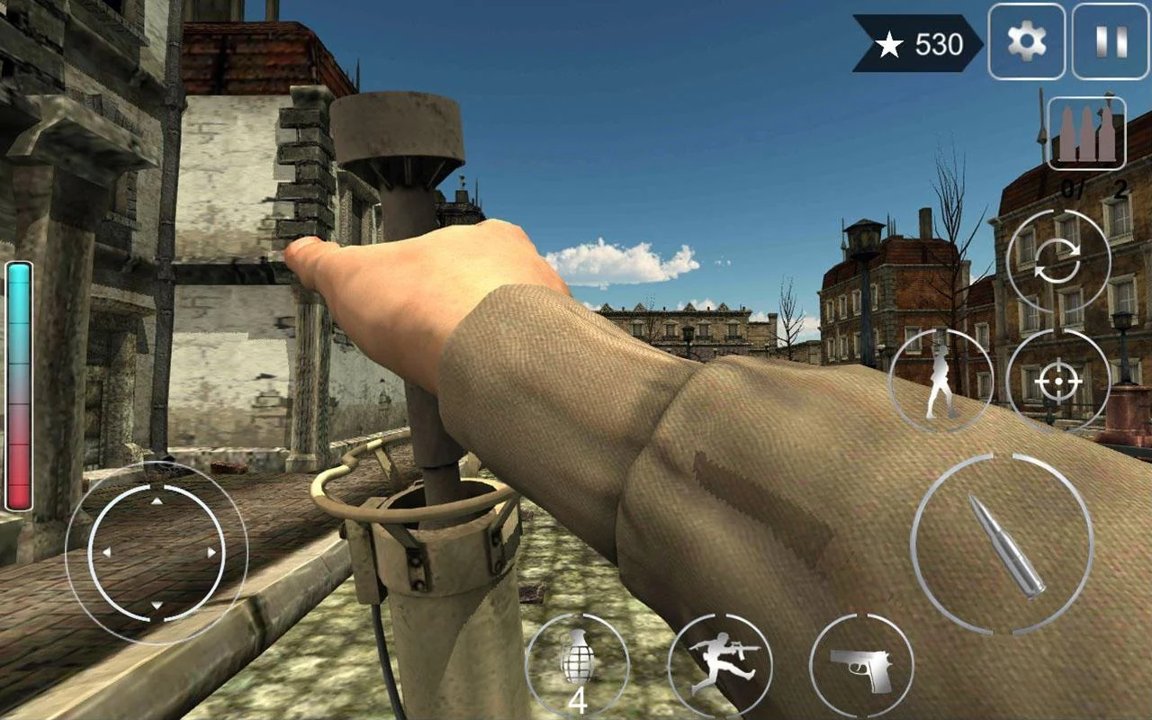The height and width of the screenshot is (720, 1152).
Task: Switch to the pistol
Action: pos(861,664)
